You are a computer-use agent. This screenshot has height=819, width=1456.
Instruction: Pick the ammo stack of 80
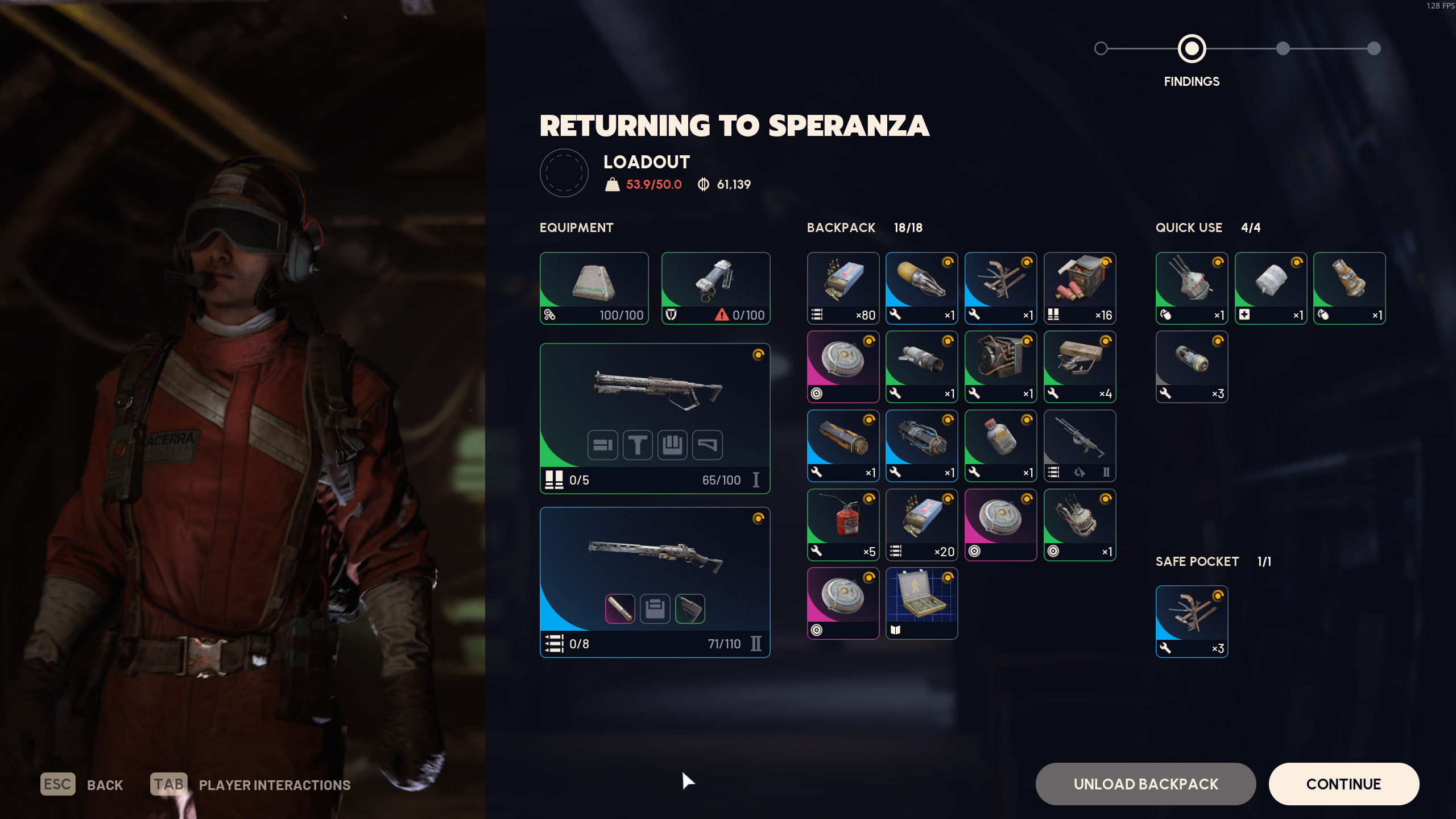(x=843, y=288)
